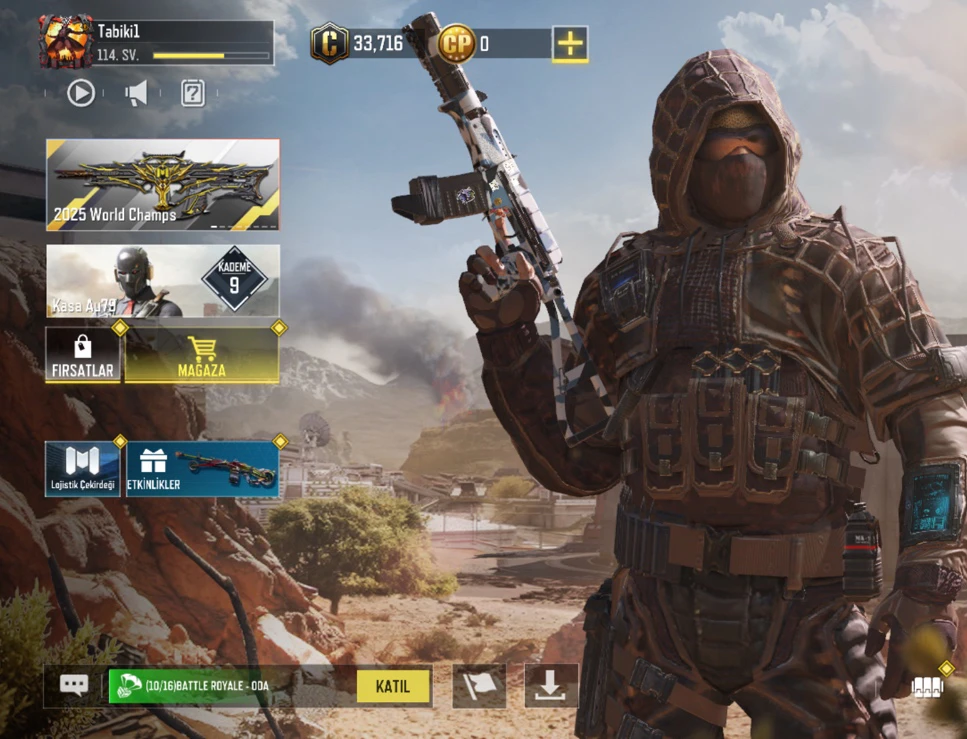Image resolution: width=967 pixels, height=739 pixels.
Task: Open the Kademe 9 battle pass banner
Action: point(163,281)
